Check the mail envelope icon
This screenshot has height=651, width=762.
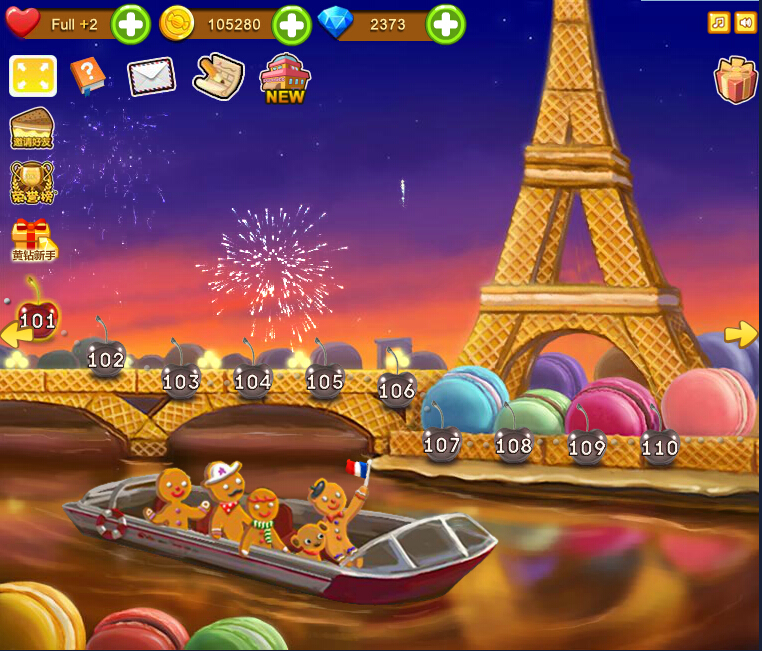click(151, 77)
